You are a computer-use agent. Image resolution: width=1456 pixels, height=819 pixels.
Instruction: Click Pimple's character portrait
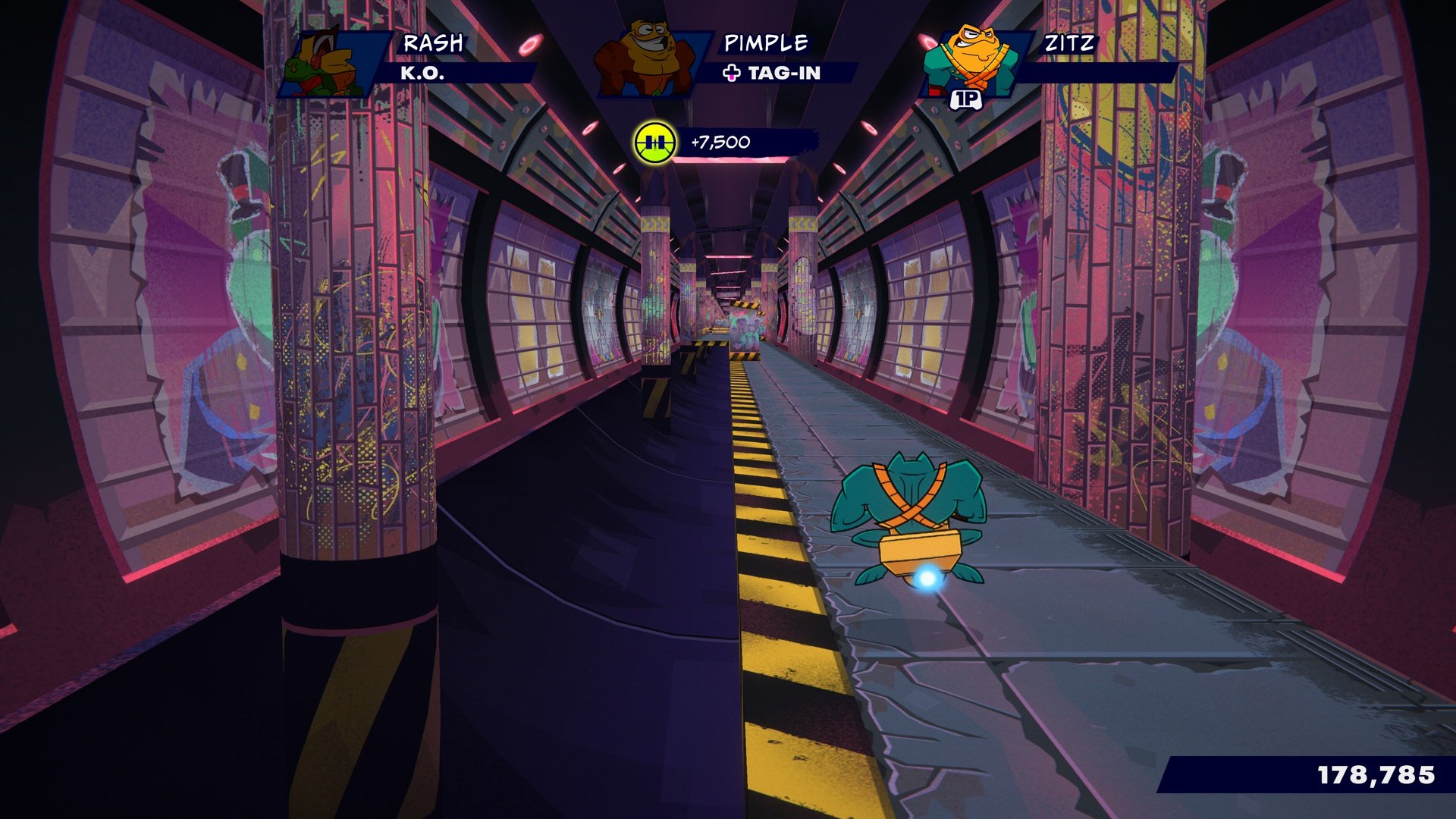pyautogui.click(x=646, y=61)
